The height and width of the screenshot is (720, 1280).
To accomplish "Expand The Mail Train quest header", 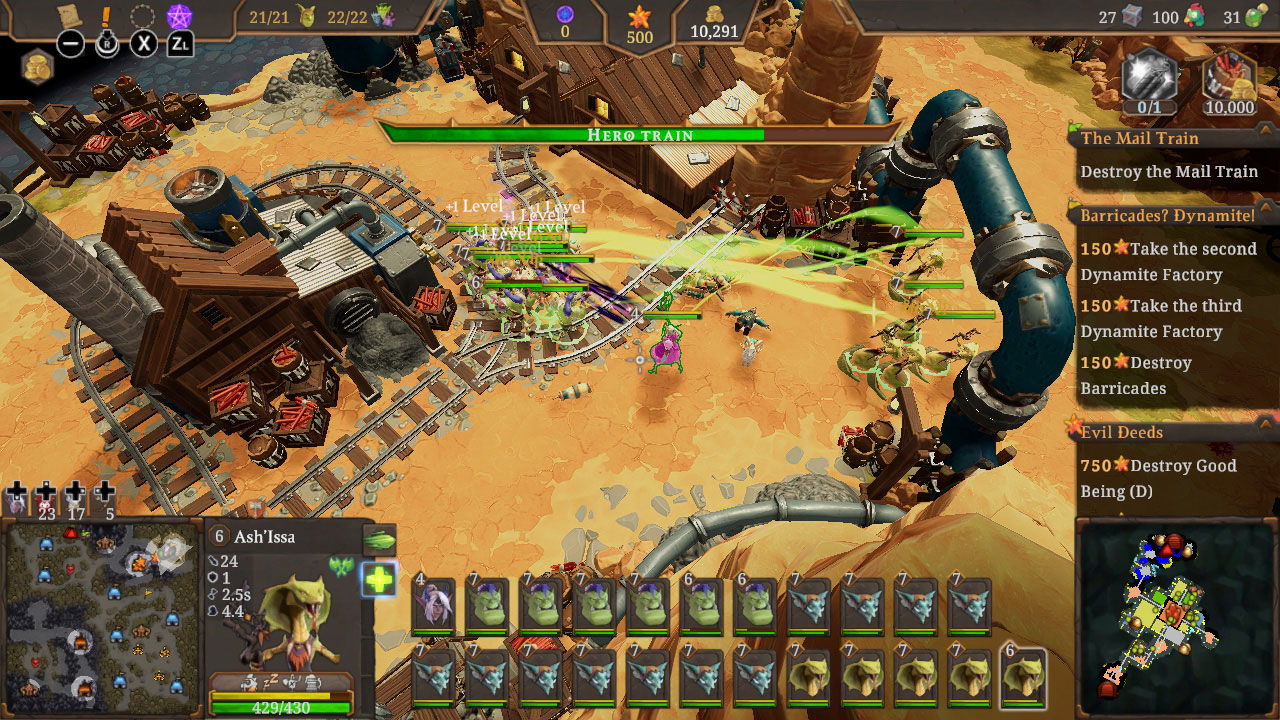I will click(x=1140, y=138).
